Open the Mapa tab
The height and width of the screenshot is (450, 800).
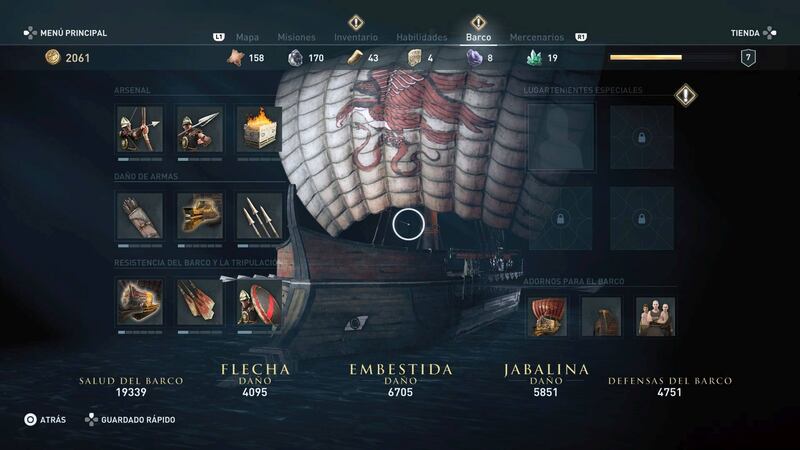coord(245,37)
